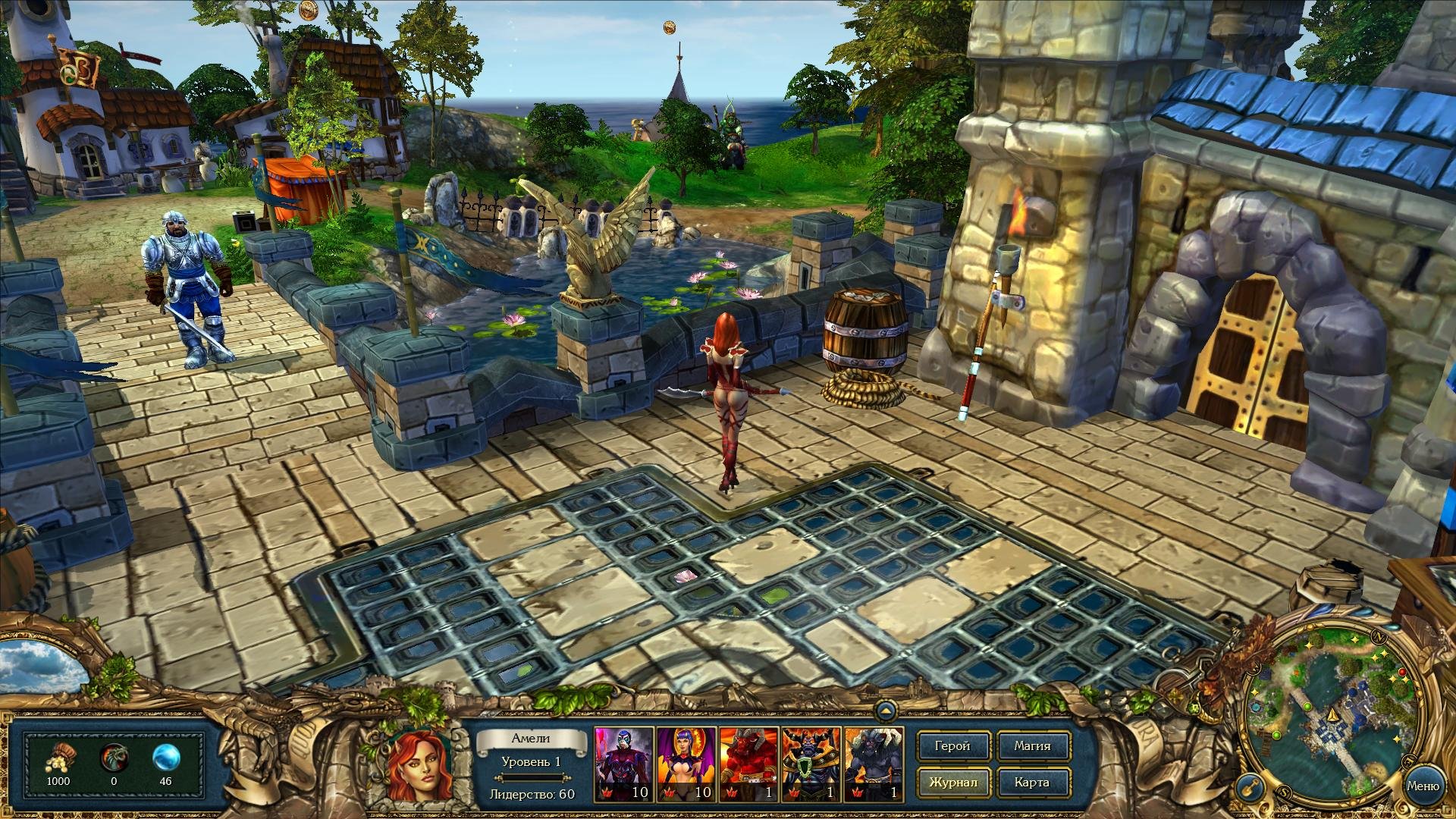1456x819 pixels.
Task: Click the red marker on the minimap
Action: 1402,673
